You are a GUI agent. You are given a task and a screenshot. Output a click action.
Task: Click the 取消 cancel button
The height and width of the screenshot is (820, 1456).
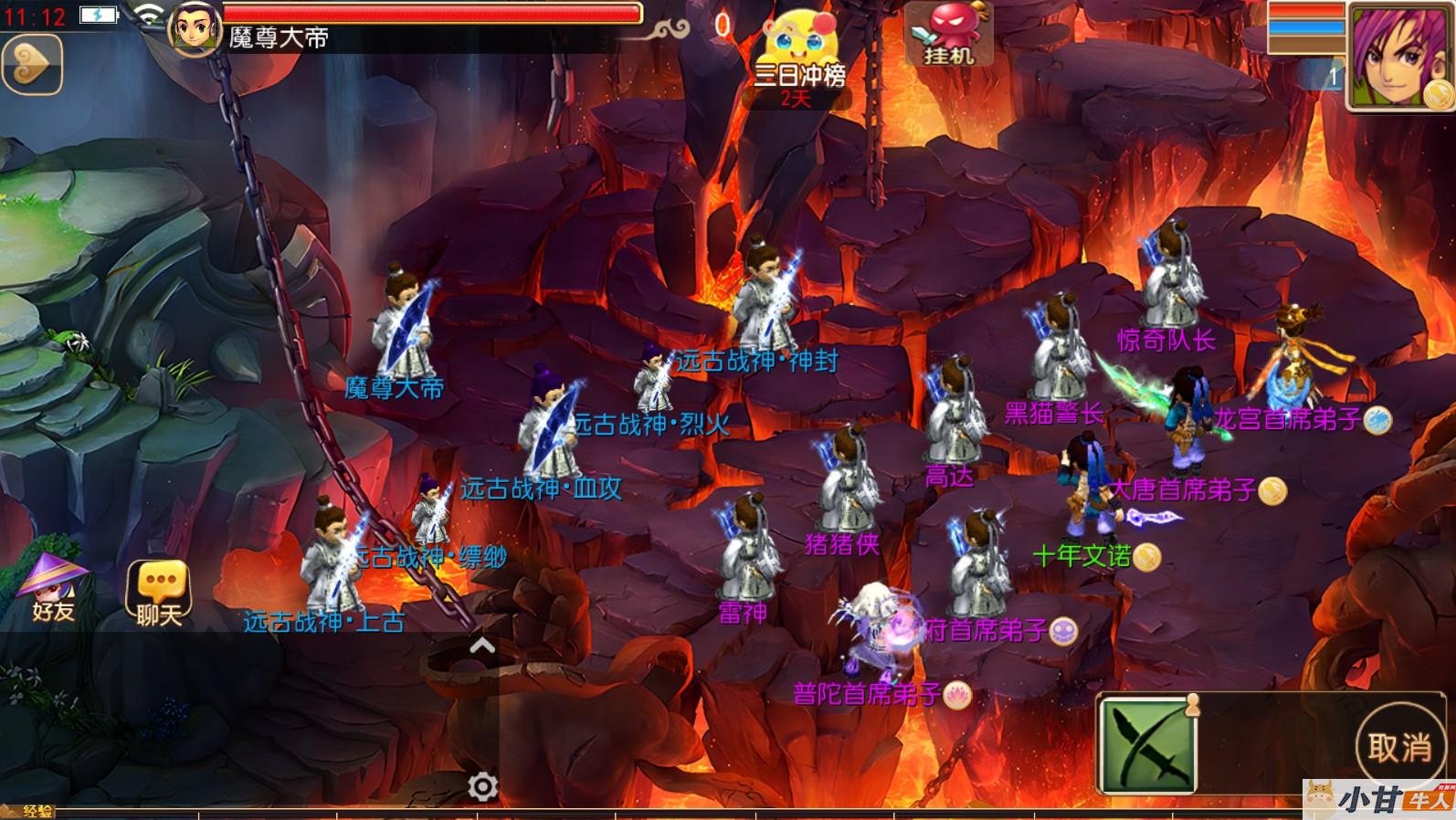tap(1398, 748)
